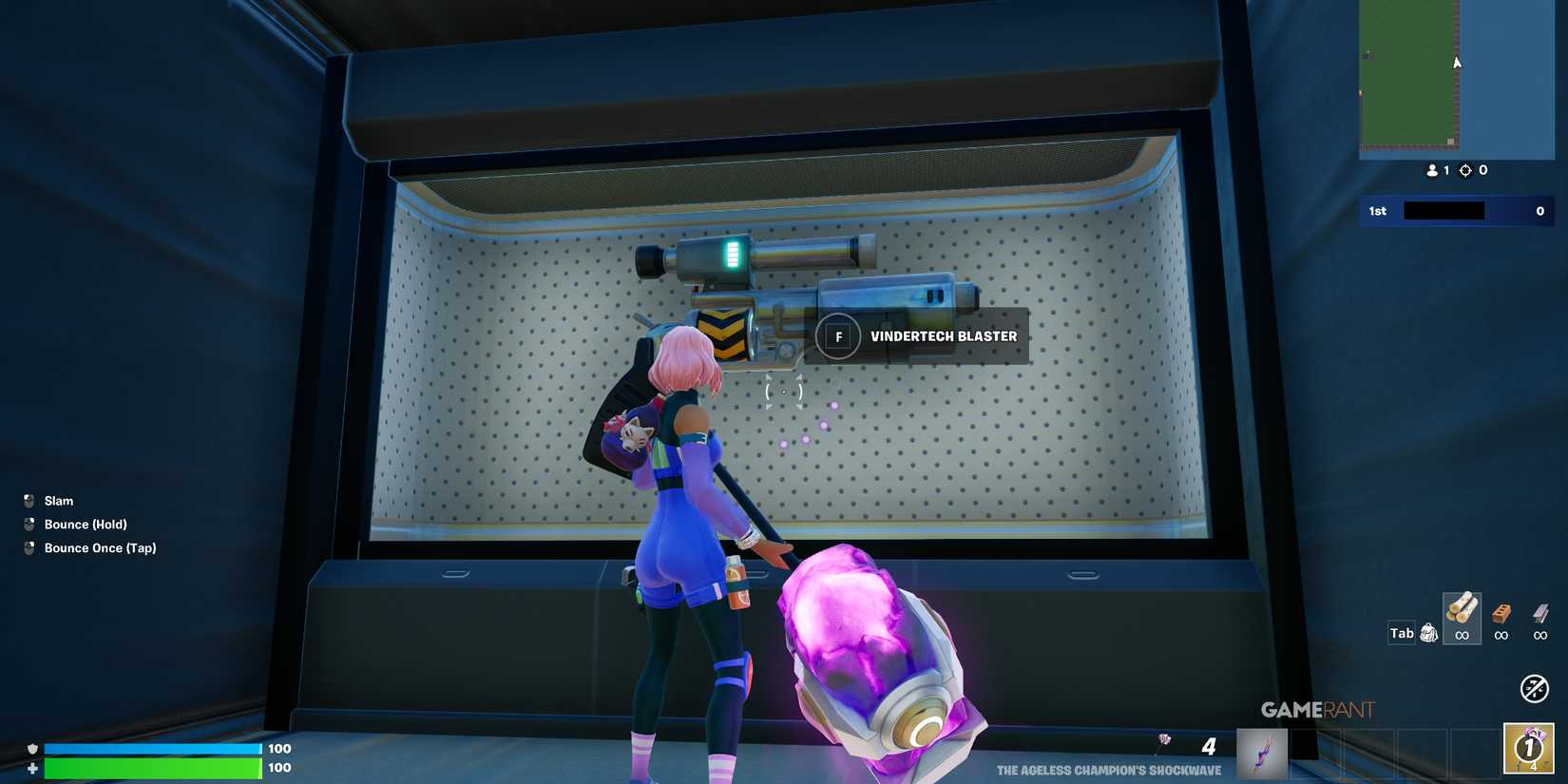Click the player count icon below the minimap
This screenshot has height=784, width=1568.
click(1433, 170)
